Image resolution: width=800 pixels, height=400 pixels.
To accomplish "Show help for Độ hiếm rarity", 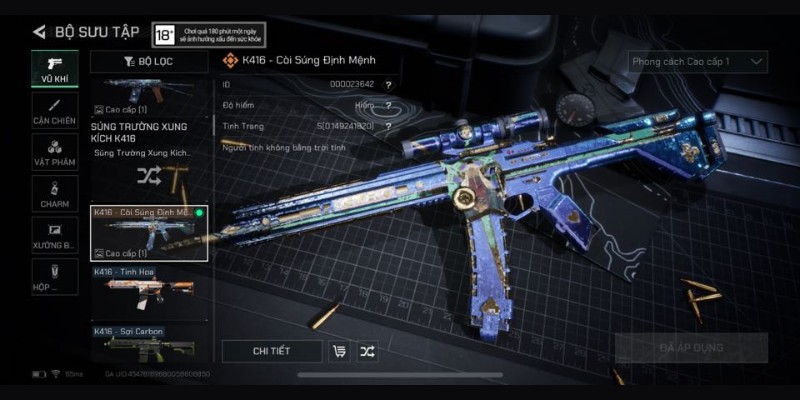I will [x=388, y=106].
